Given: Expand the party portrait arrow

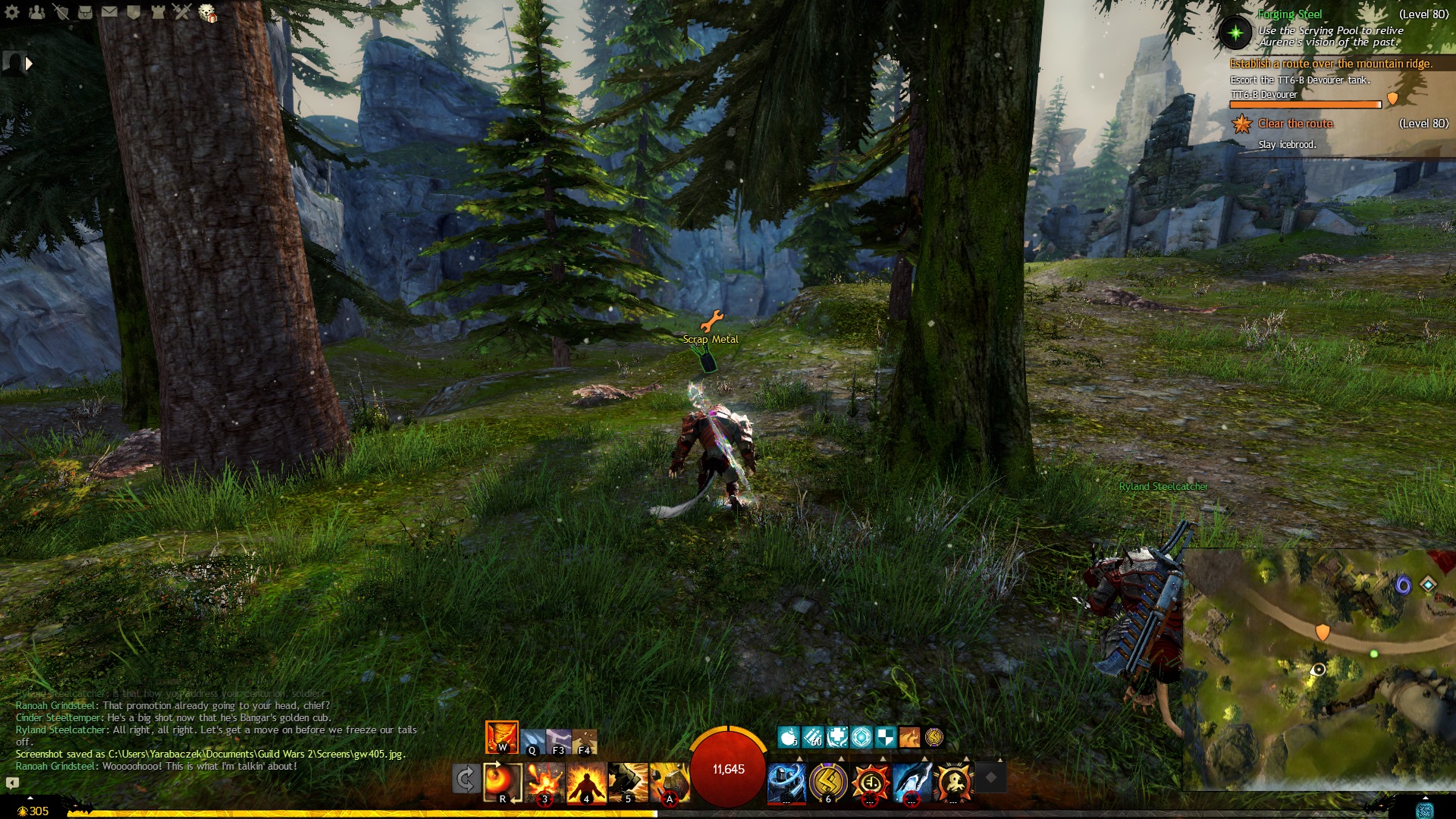Looking at the screenshot, I should pos(29,64).
